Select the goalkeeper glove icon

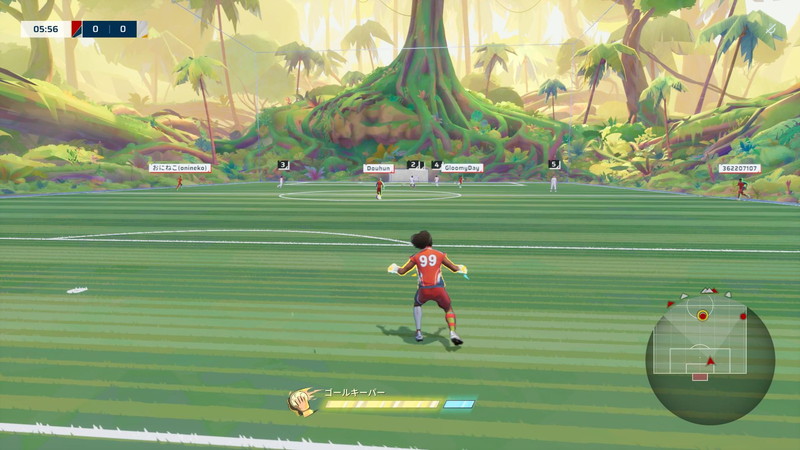coord(300,402)
